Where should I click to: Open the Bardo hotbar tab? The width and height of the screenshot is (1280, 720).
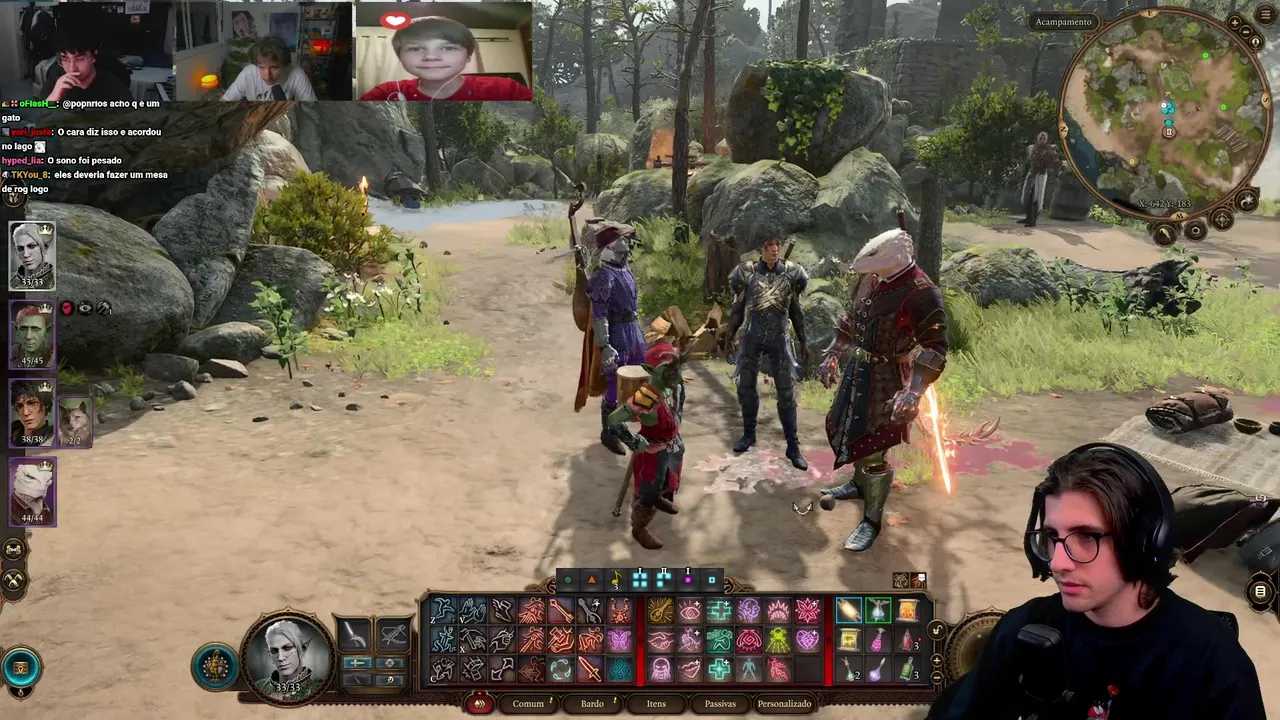[x=592, y=704]
